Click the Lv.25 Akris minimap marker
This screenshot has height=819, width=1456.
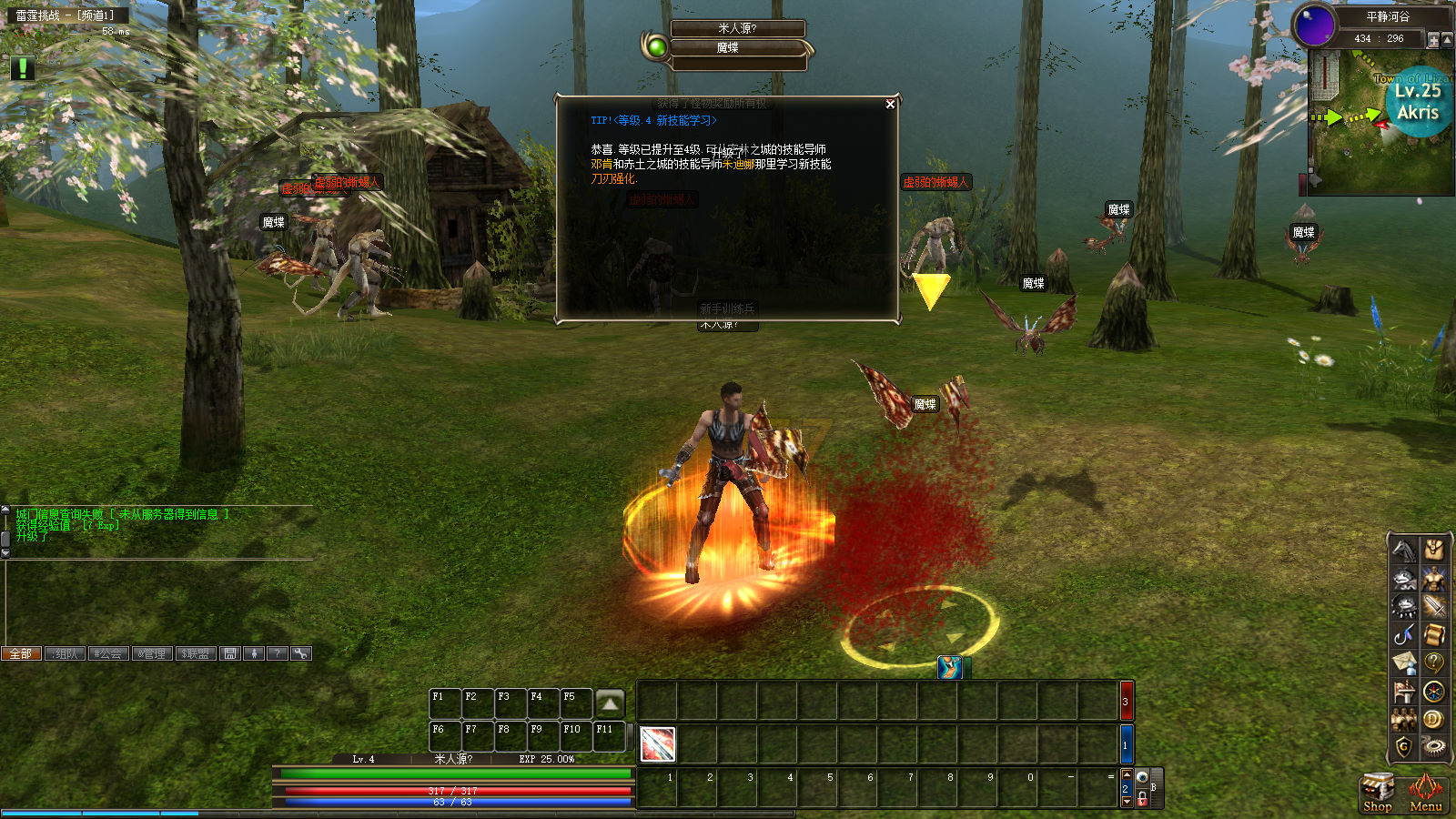[x=1418, y=102]
